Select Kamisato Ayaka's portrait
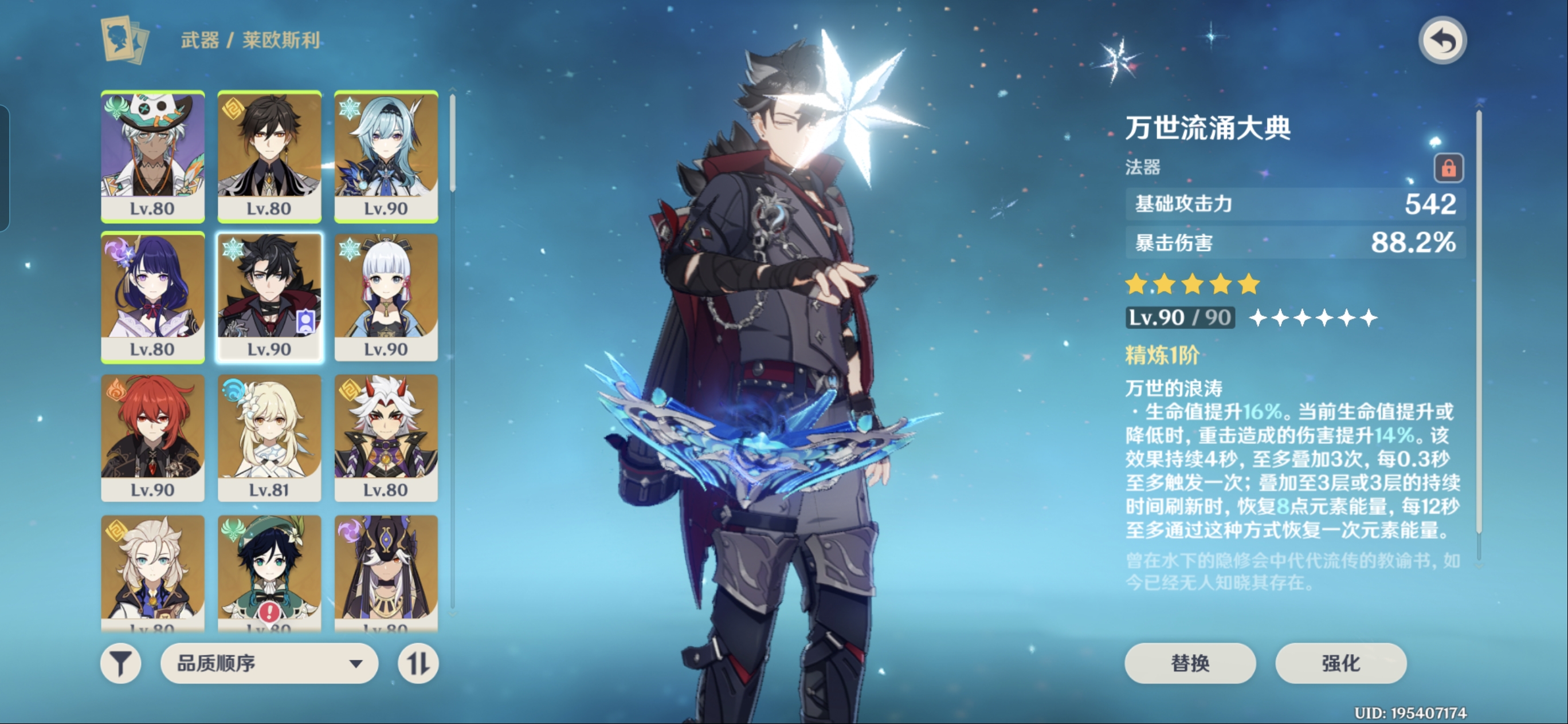The image size is (1568, 724). 386,297
